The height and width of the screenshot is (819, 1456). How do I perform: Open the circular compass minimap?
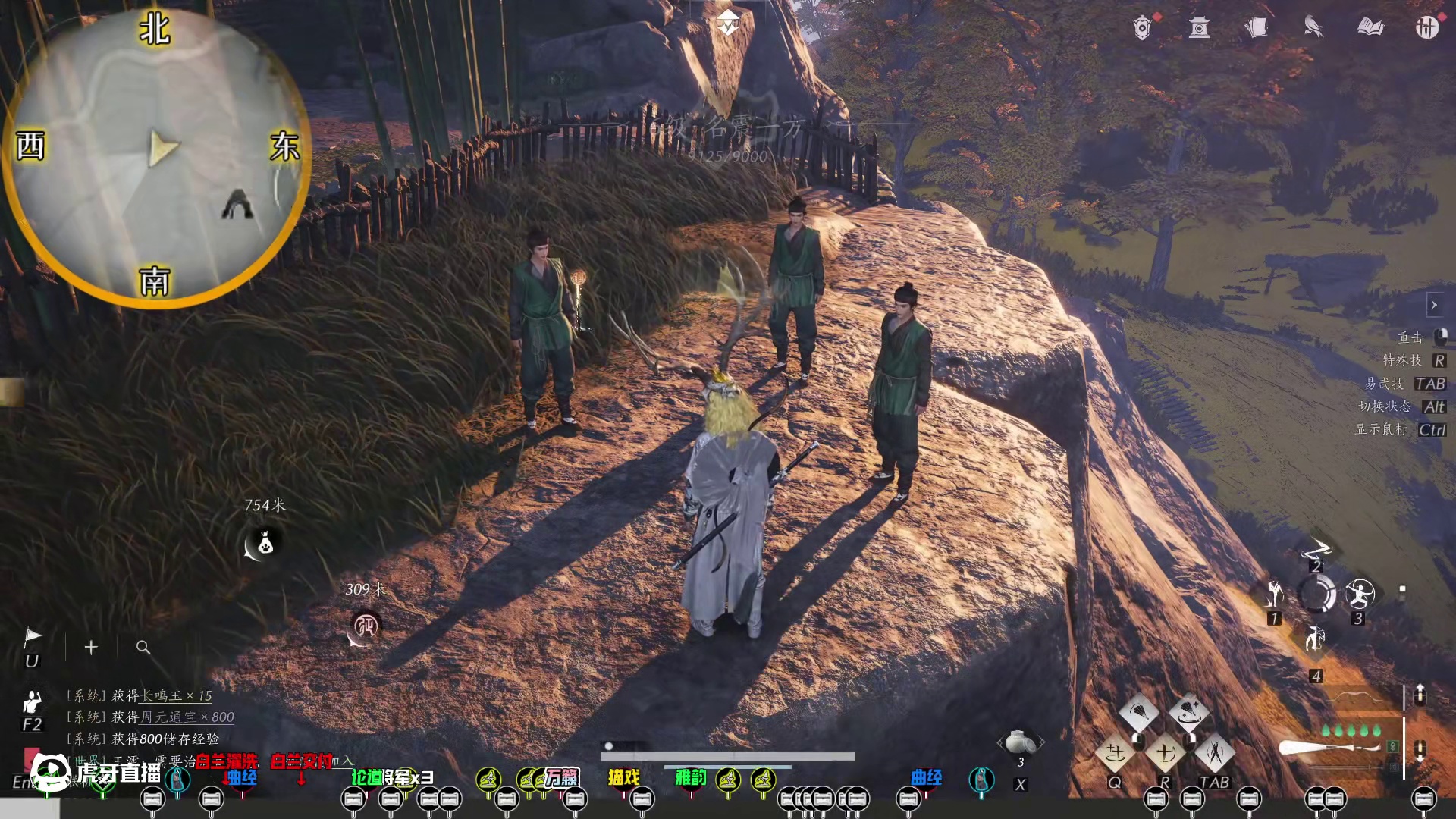coord(155,155)
